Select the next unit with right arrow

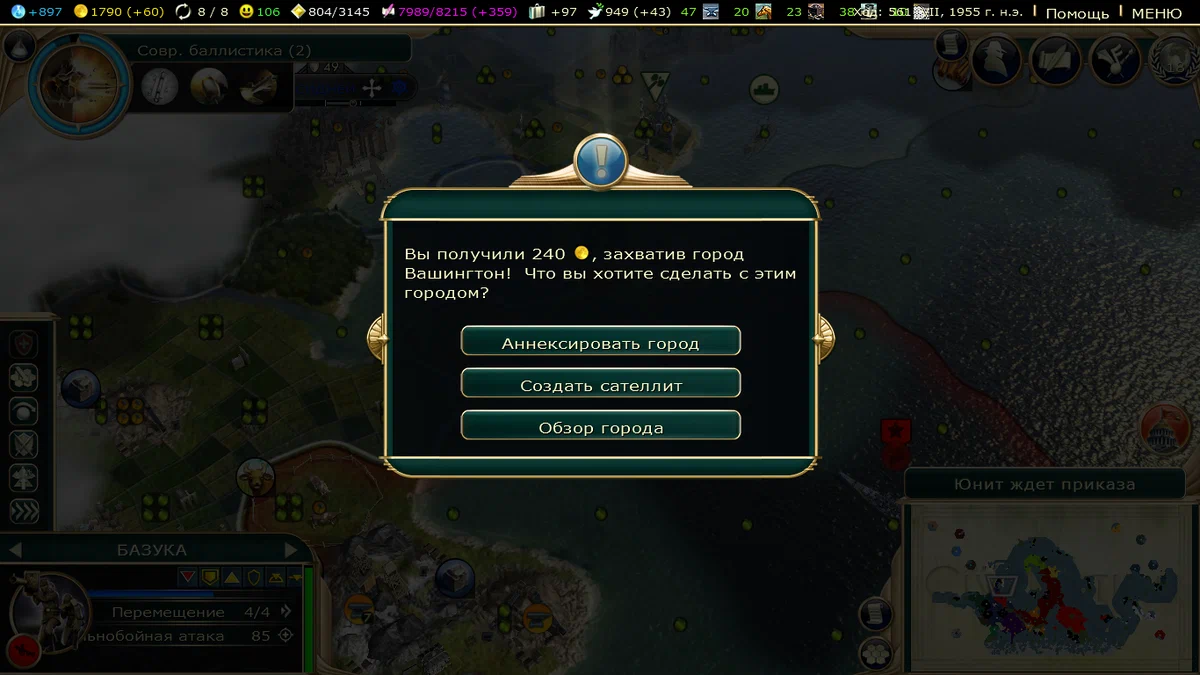coord(292,549)
